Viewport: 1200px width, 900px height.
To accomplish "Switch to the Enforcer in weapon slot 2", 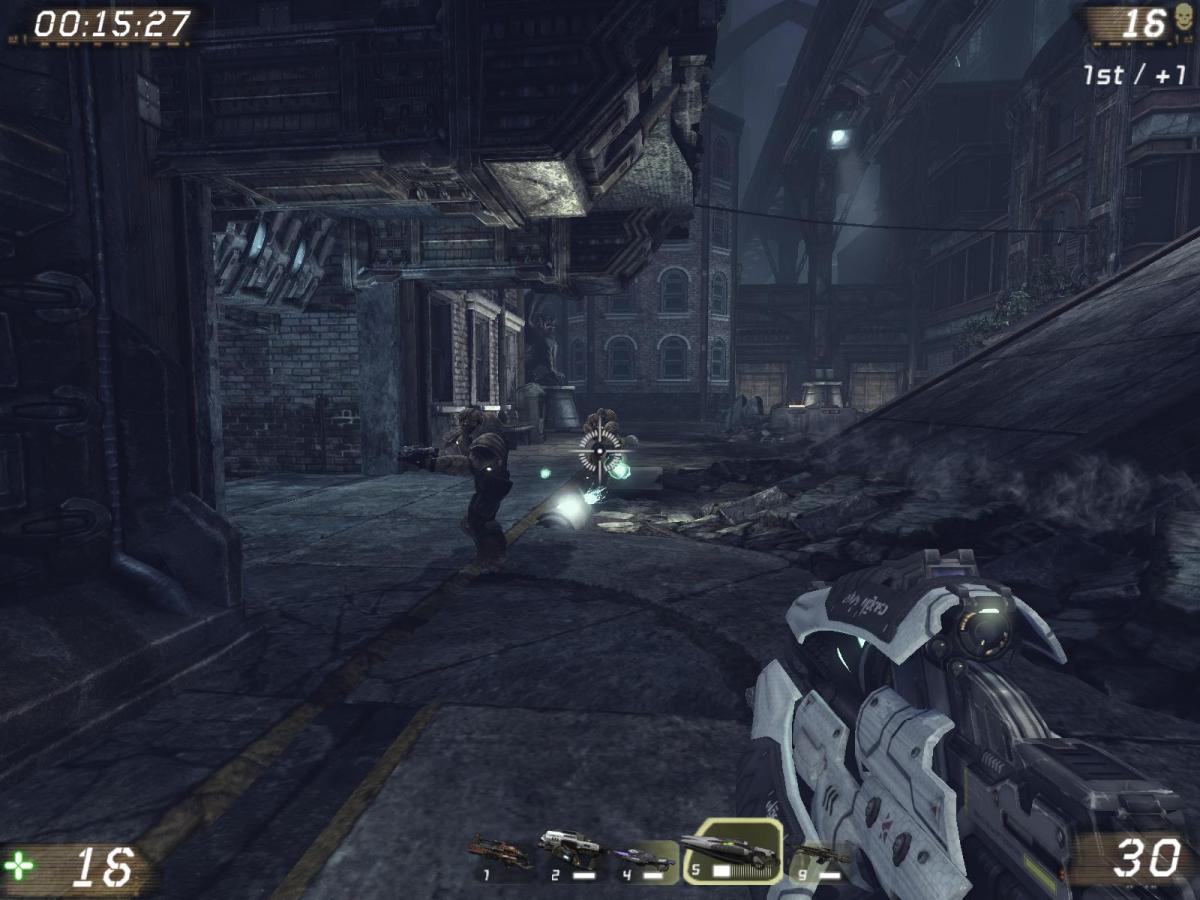I will (570, 853).
